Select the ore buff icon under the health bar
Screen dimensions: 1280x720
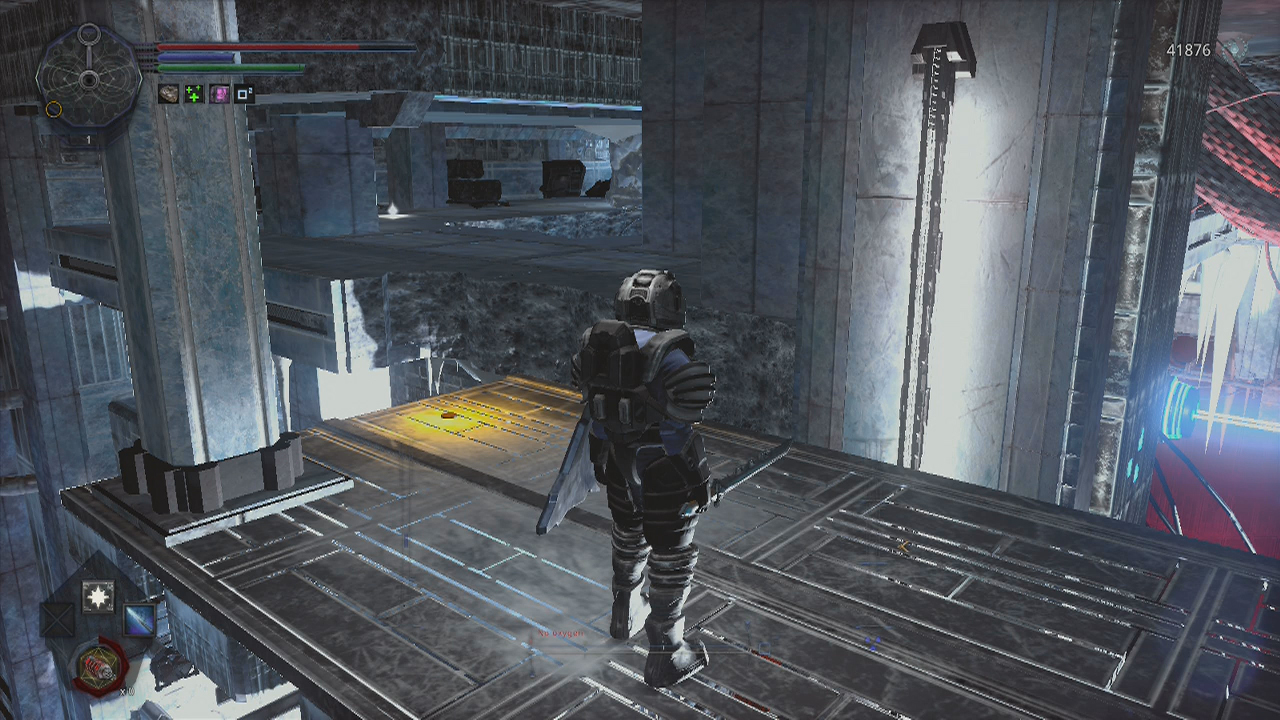click(x=169, y=94)
